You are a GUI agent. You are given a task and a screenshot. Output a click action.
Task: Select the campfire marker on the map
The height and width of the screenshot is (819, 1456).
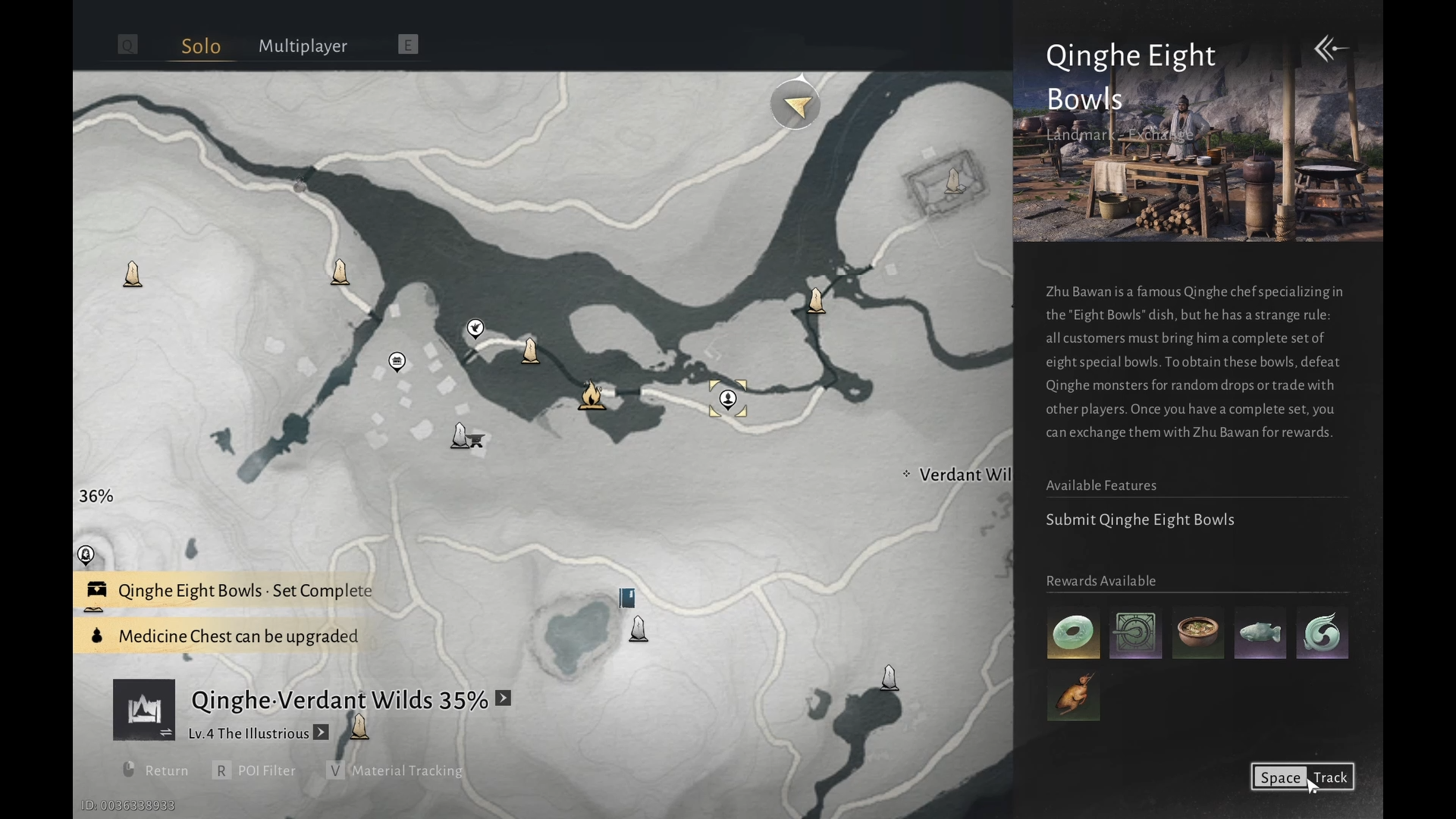click(591, 395)
